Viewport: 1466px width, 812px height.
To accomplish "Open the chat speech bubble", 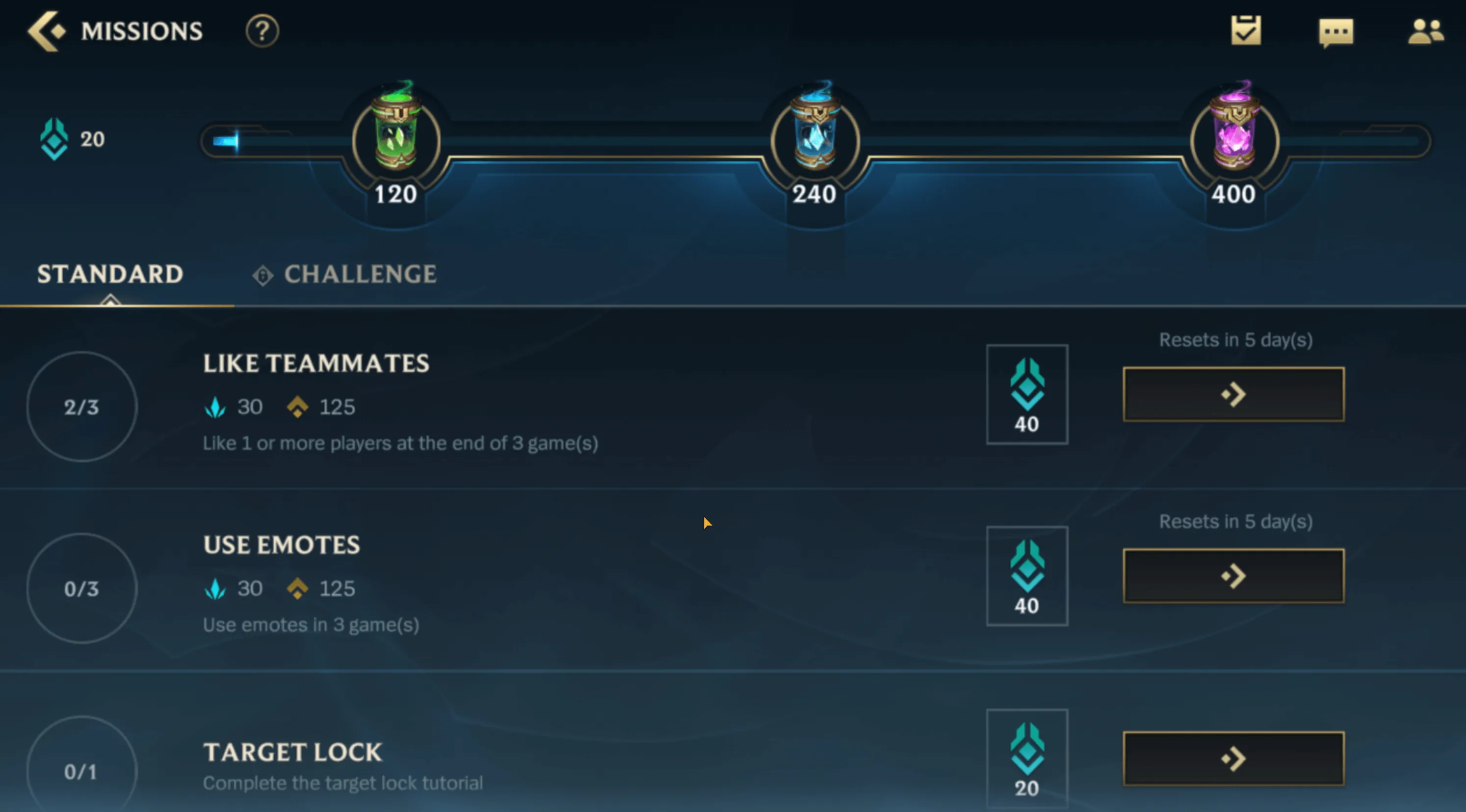I will tap(1335, 32).
